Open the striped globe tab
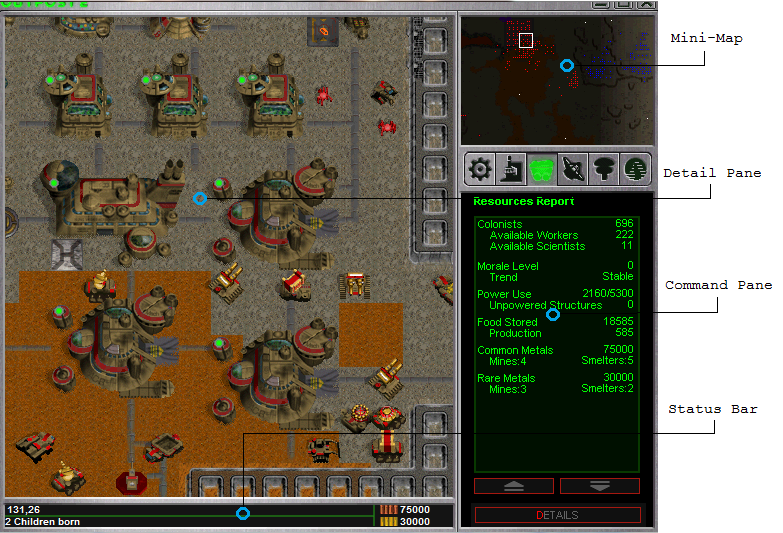Screen dimensions: 783x533 point(634,169)
